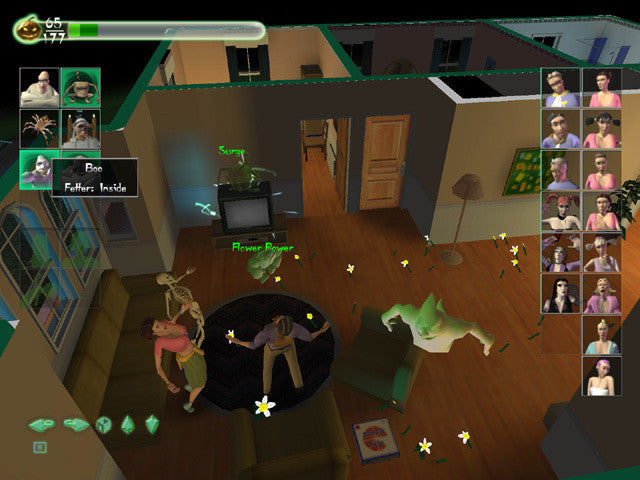Click the jack-o'-lantern plasm icon
Screen dimensions: 640x480
tap(27, 29)
